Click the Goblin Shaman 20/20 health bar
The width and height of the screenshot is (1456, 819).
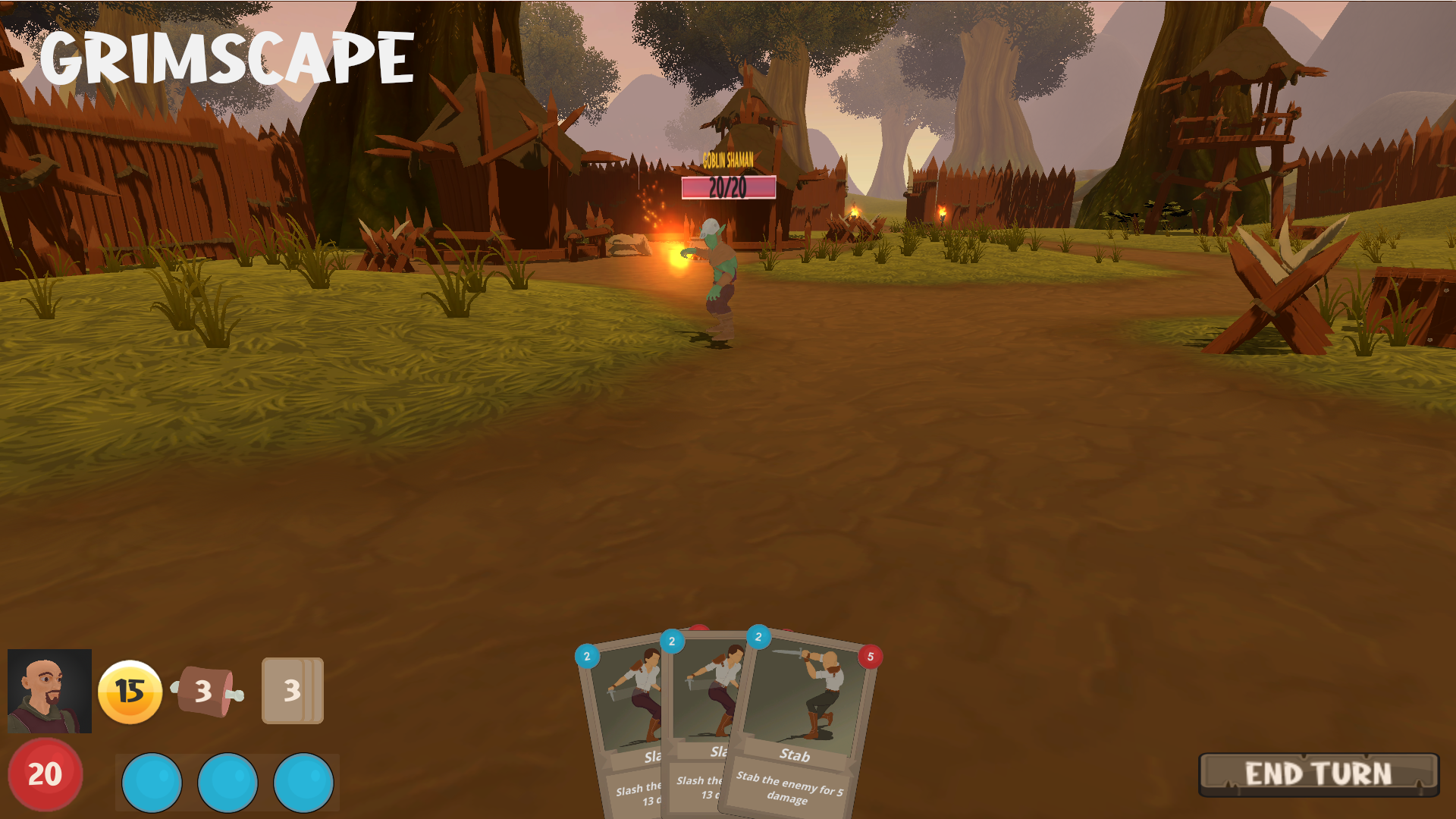[726, 184]
